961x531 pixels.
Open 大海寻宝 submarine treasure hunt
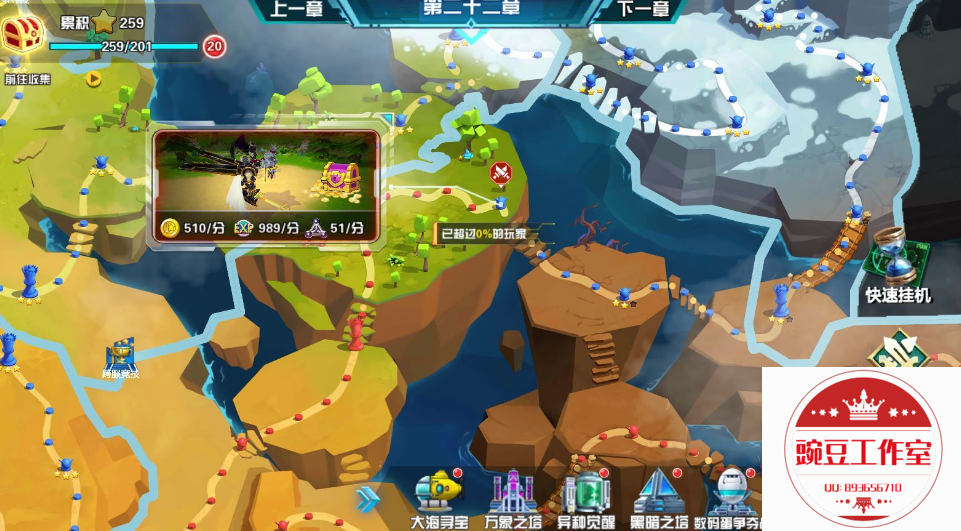[438, 495]
